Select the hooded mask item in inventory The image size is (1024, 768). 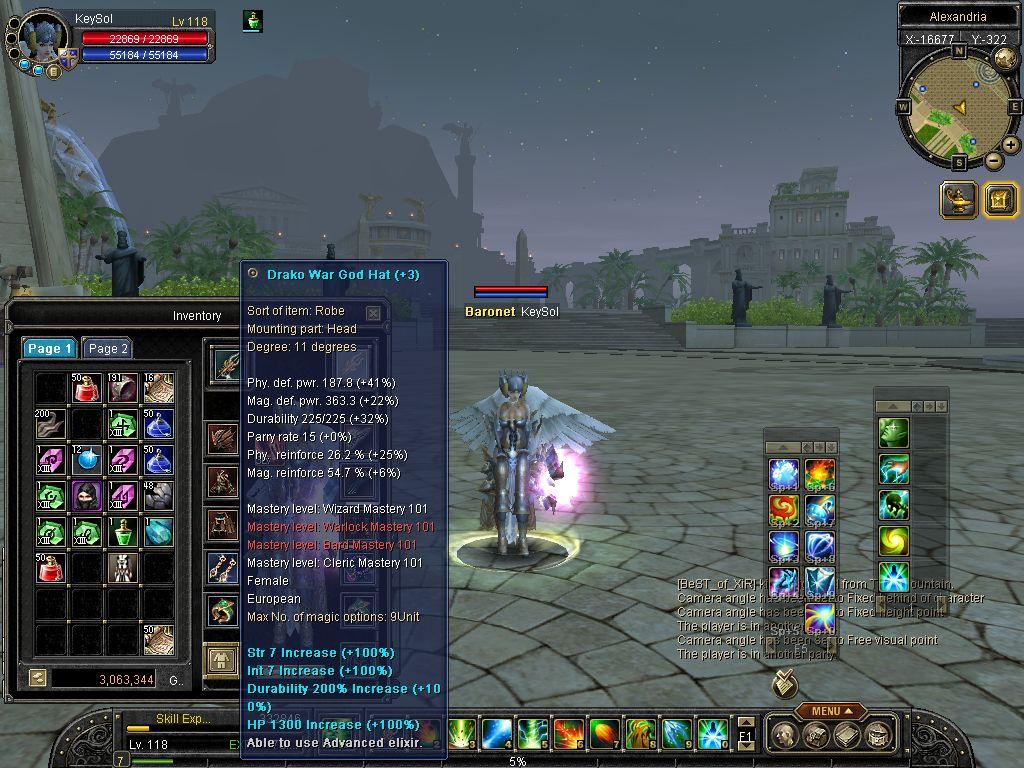click(x=86, y=495)
